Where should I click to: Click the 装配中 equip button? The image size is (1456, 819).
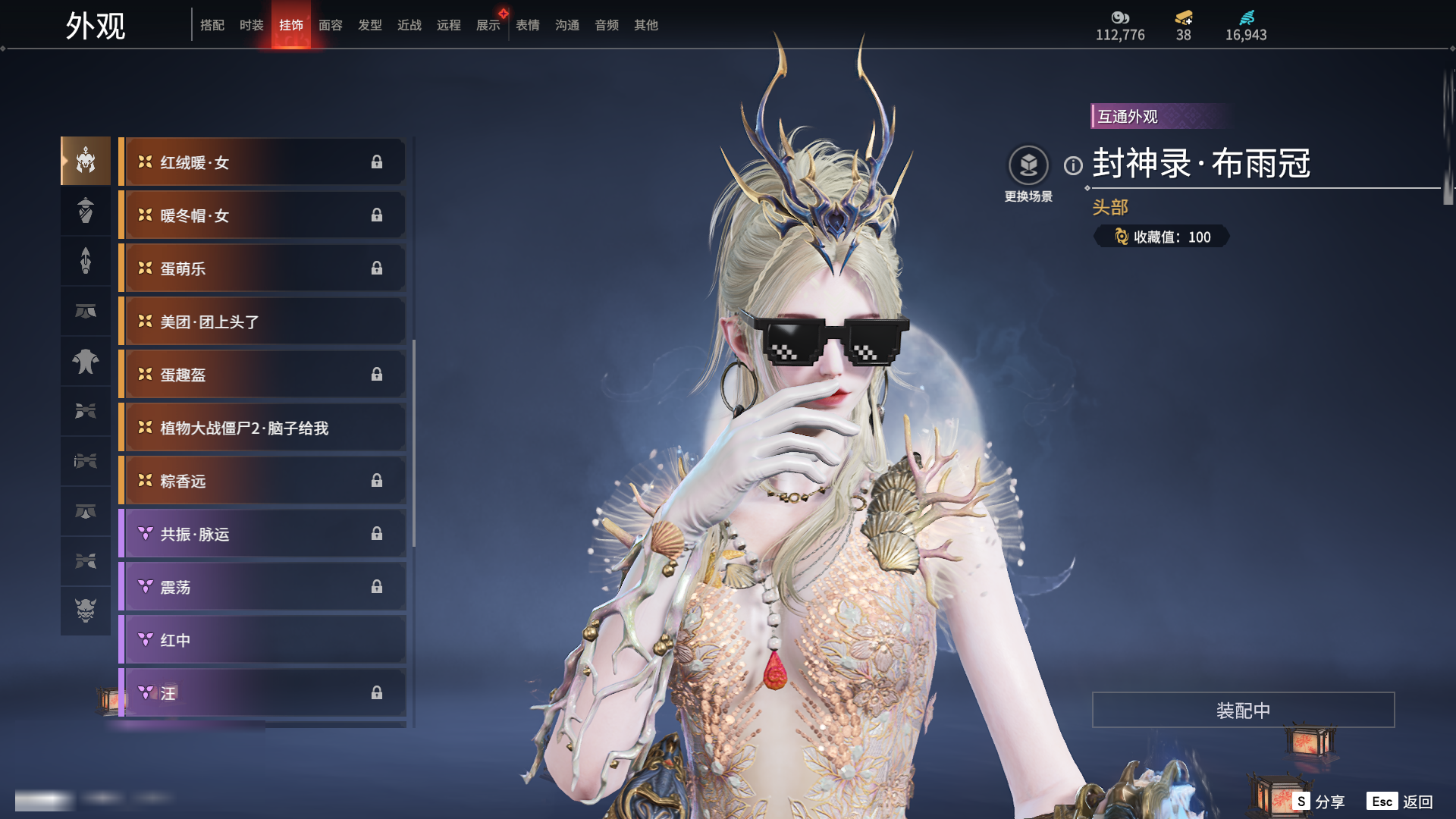coord(1243,710)
